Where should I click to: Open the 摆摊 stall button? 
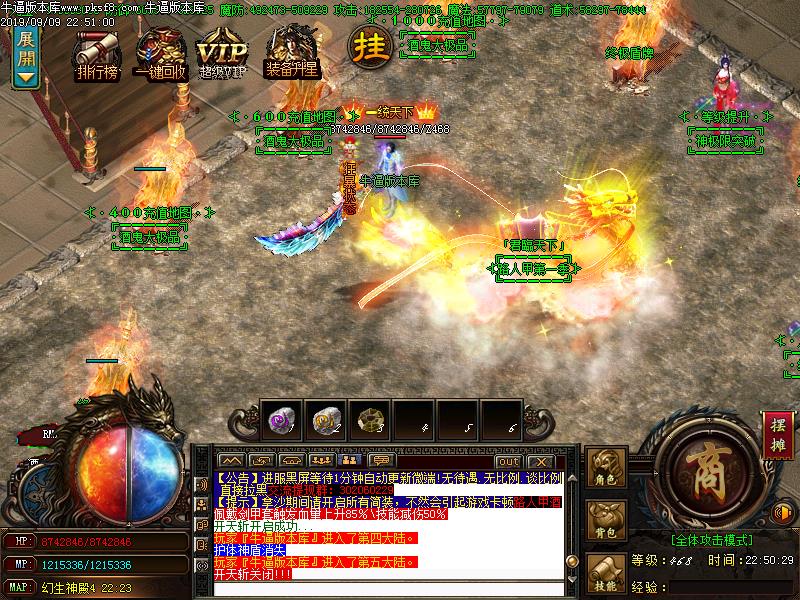(777, 430)
